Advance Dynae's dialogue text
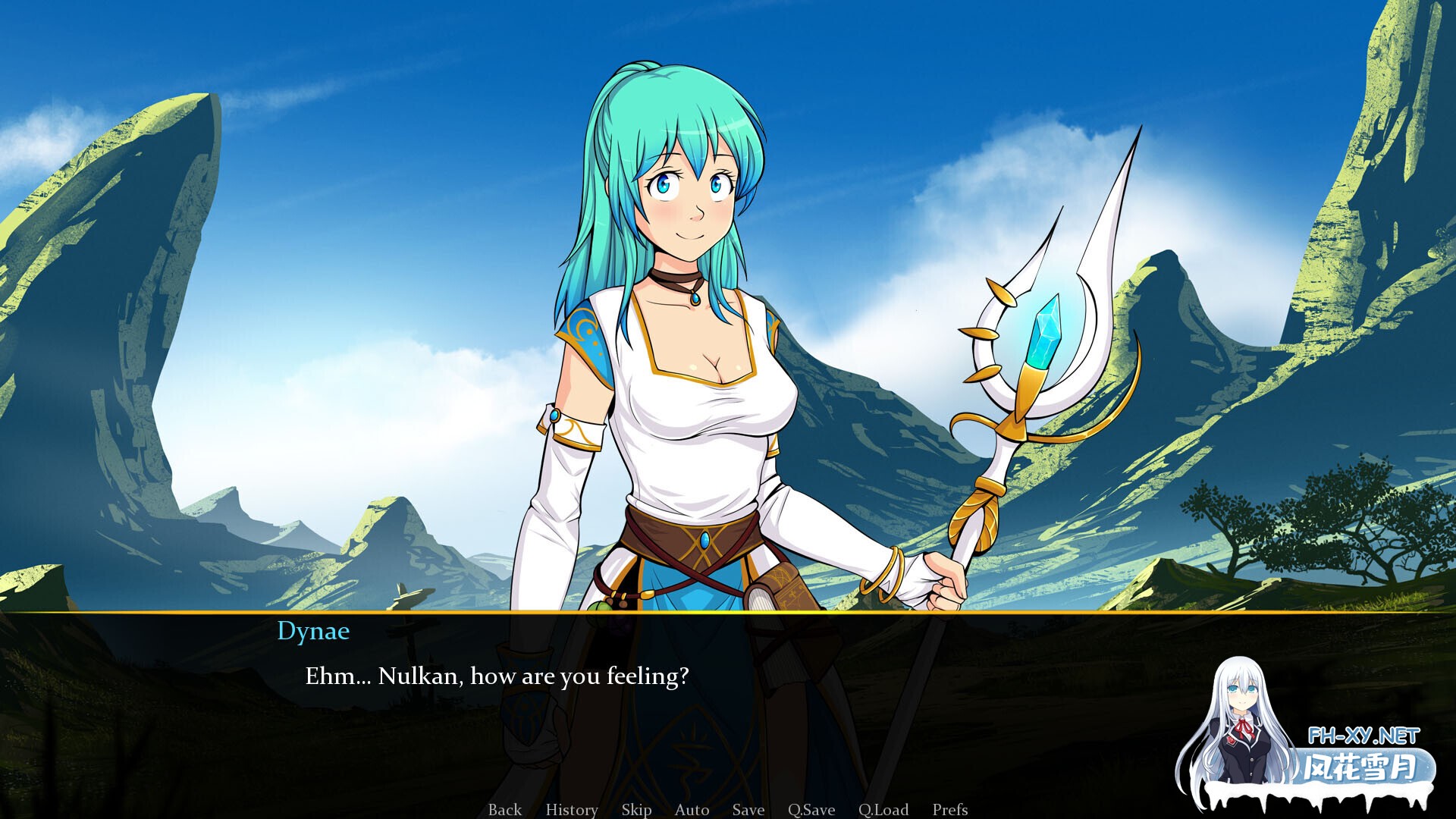Image resolution: width=1456 pixels, height=819 pixels. (497, 676)
